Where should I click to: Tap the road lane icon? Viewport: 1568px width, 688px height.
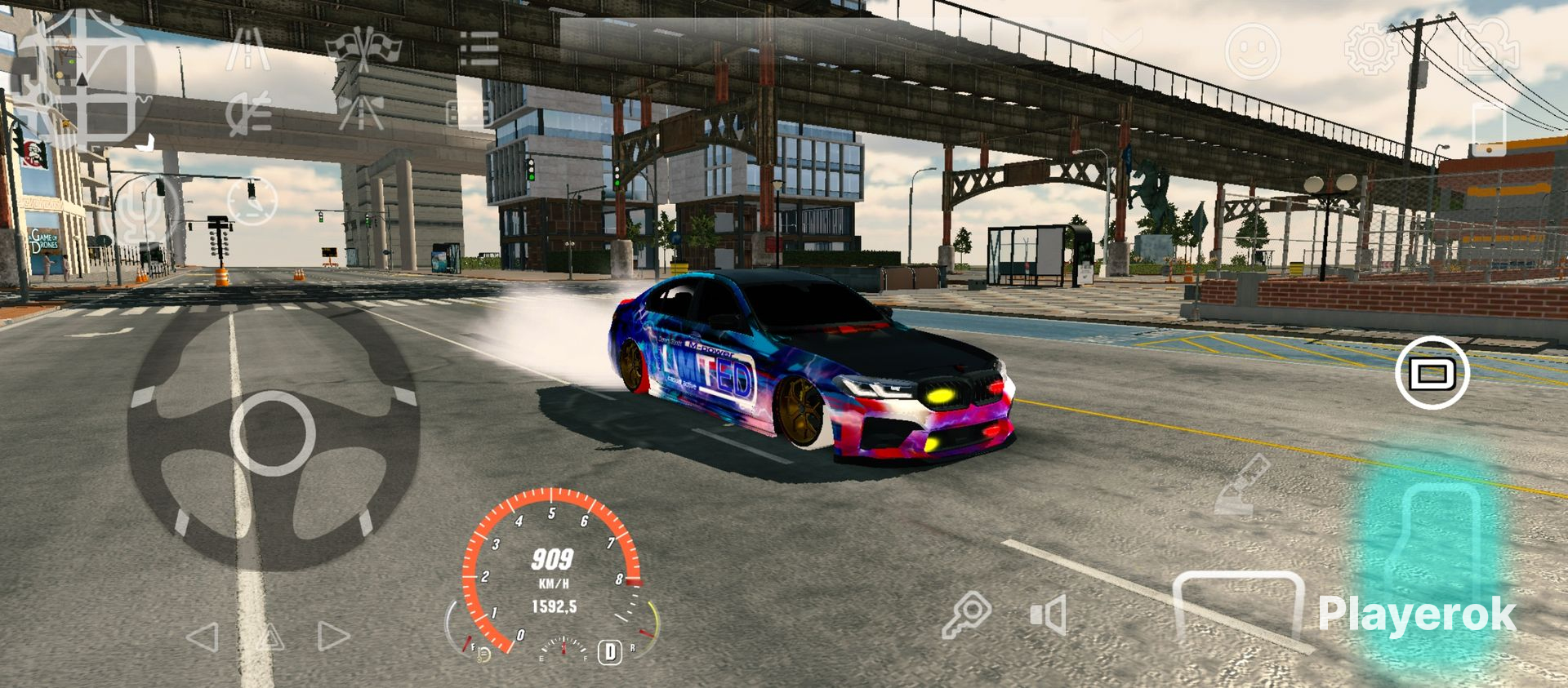(247, 49)
